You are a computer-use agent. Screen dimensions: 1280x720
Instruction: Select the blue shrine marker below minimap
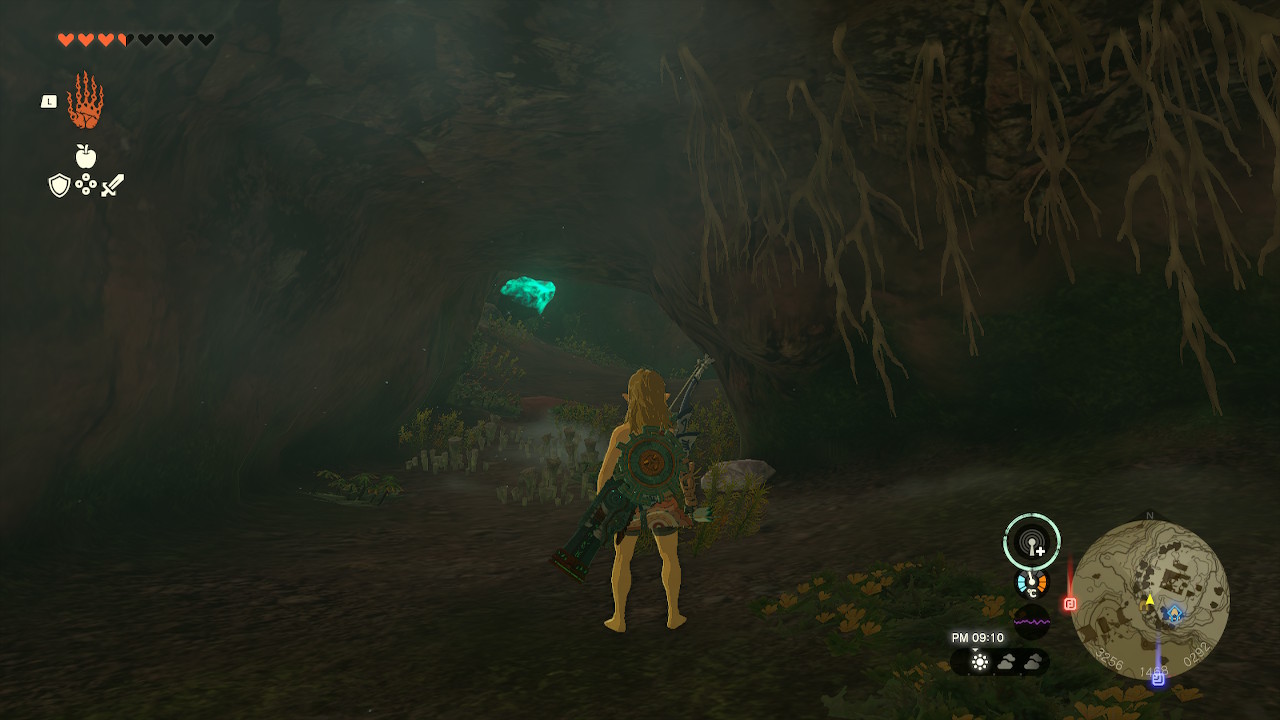[1158, 678]
